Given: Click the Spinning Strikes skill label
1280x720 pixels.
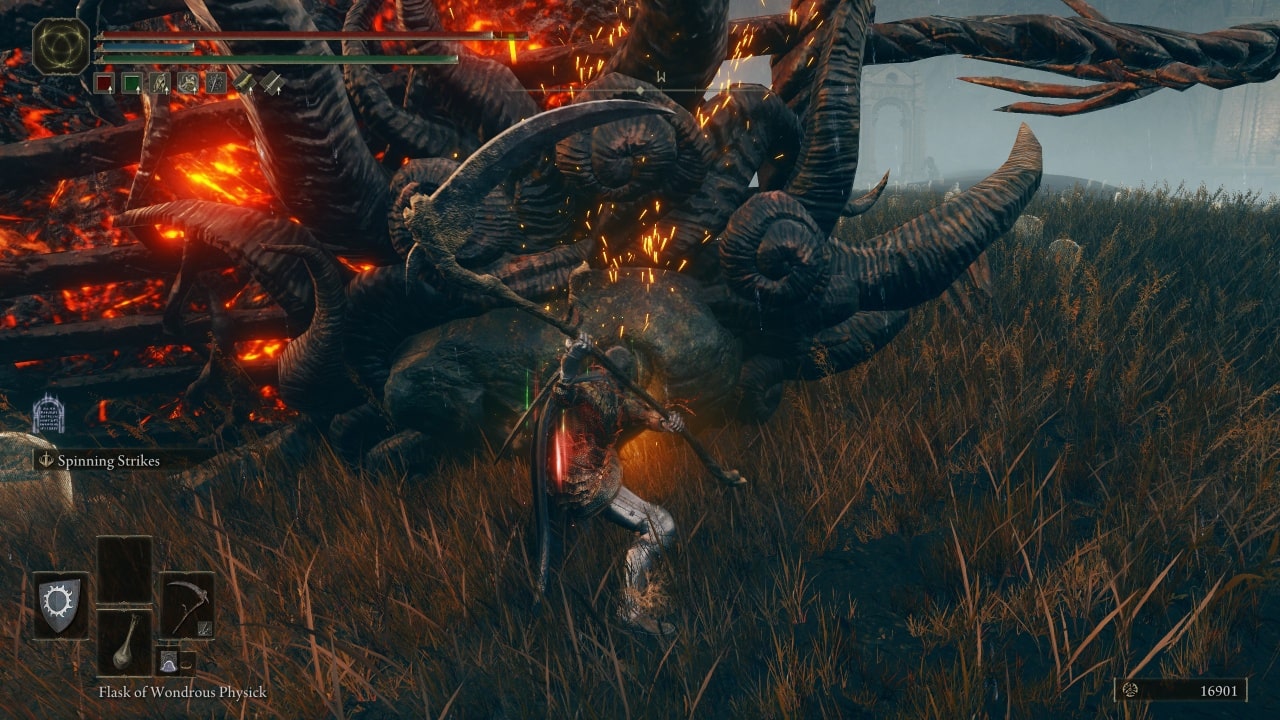Looking at the screenshot, I should (108, 461).
